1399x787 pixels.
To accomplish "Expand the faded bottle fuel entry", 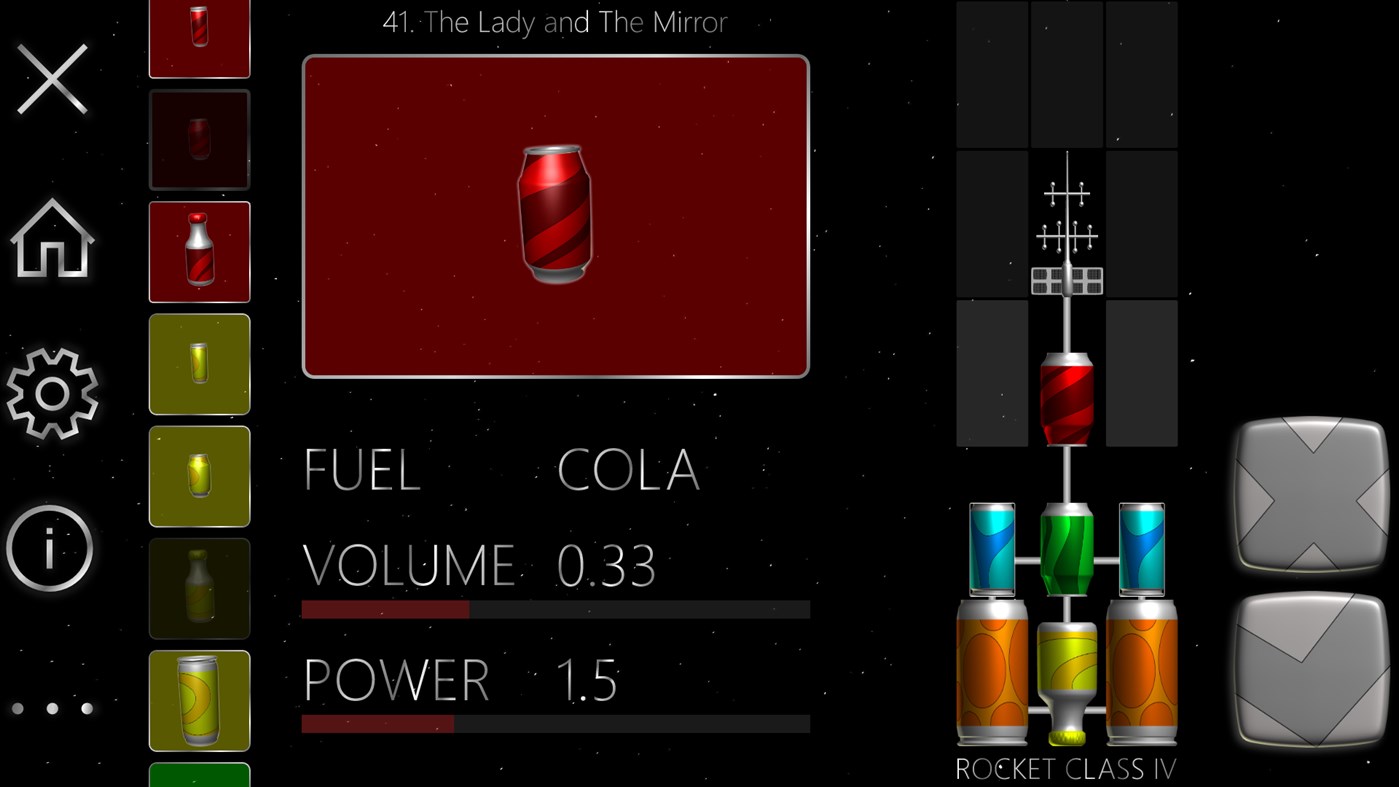I will 199,588.
